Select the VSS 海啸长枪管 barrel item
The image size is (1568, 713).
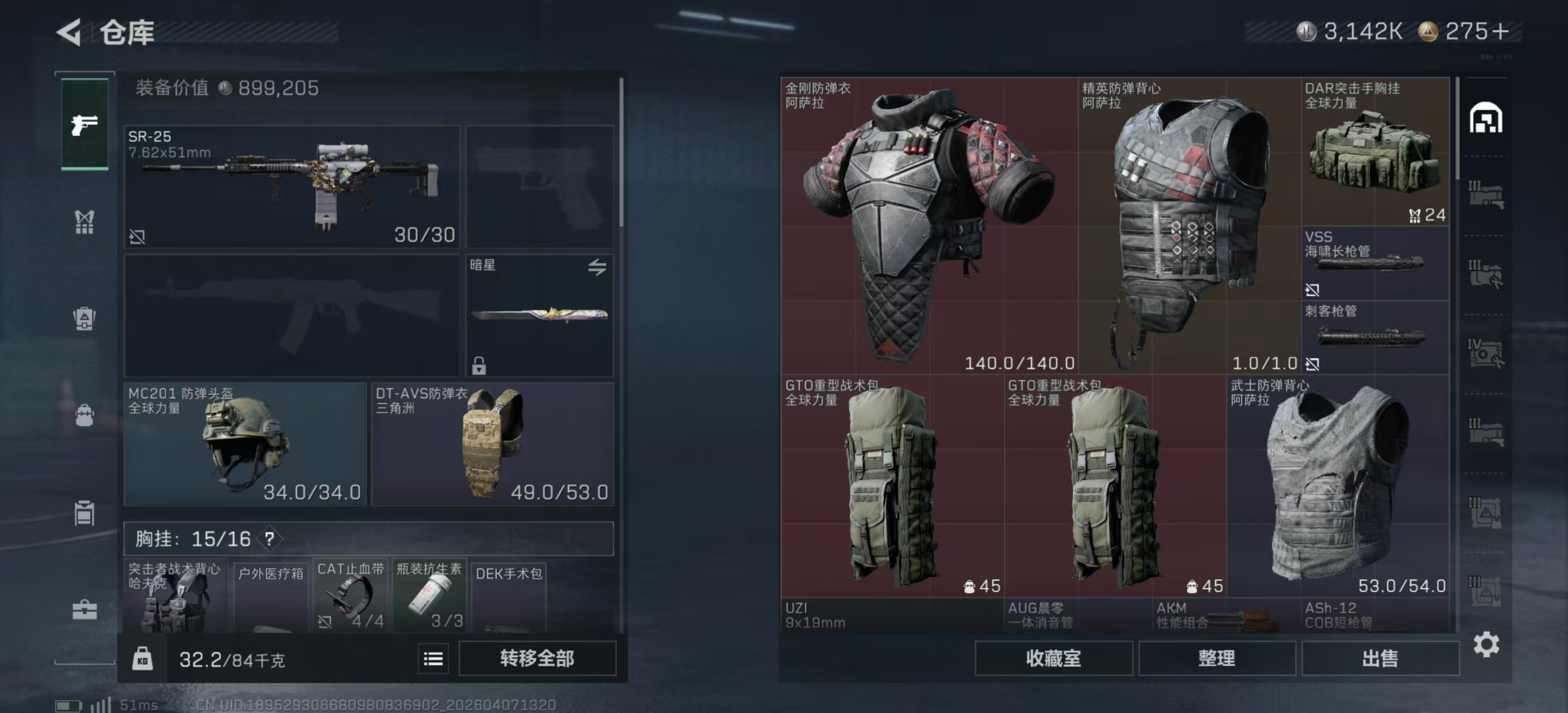coord(1374,263)
